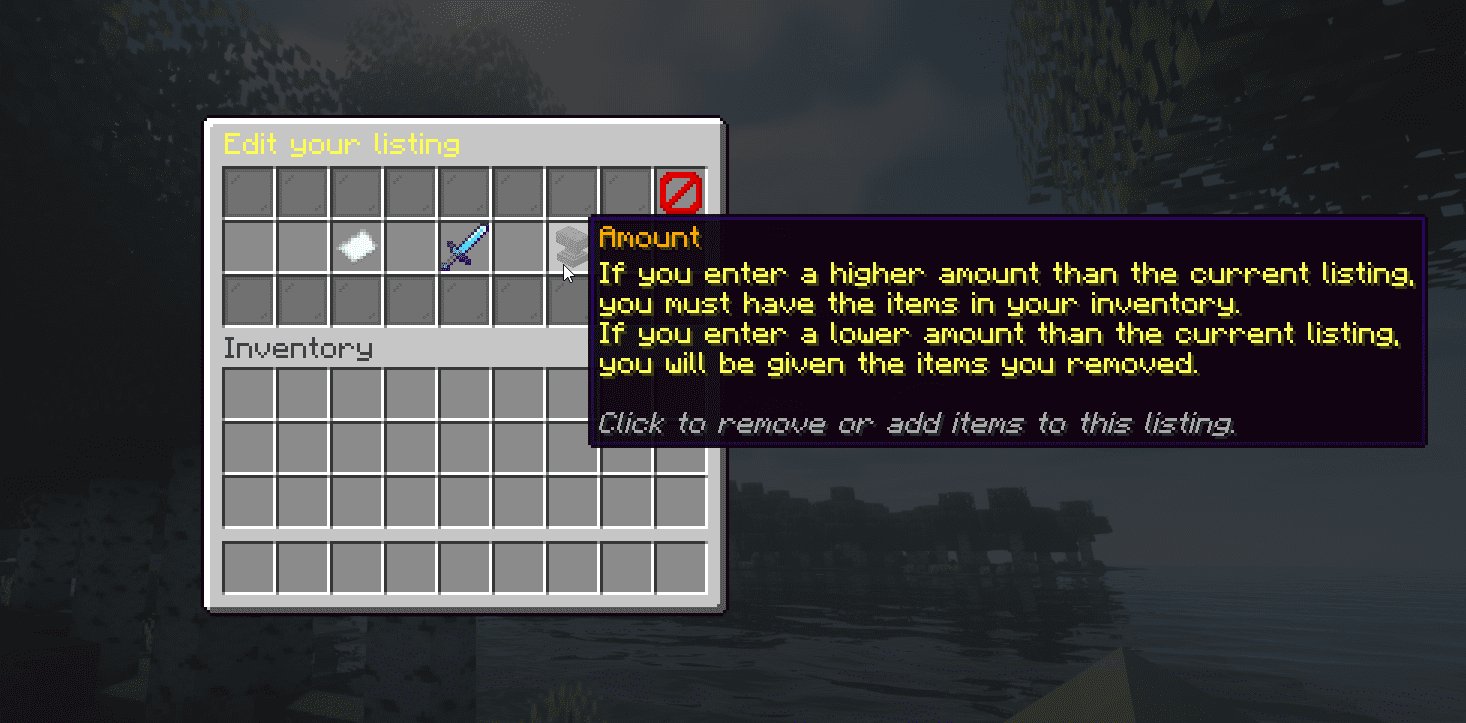The height and width of the screenshot is (723, 1466).
Task: Click the middle slot of the inventory grid
Action: (464, 445)
